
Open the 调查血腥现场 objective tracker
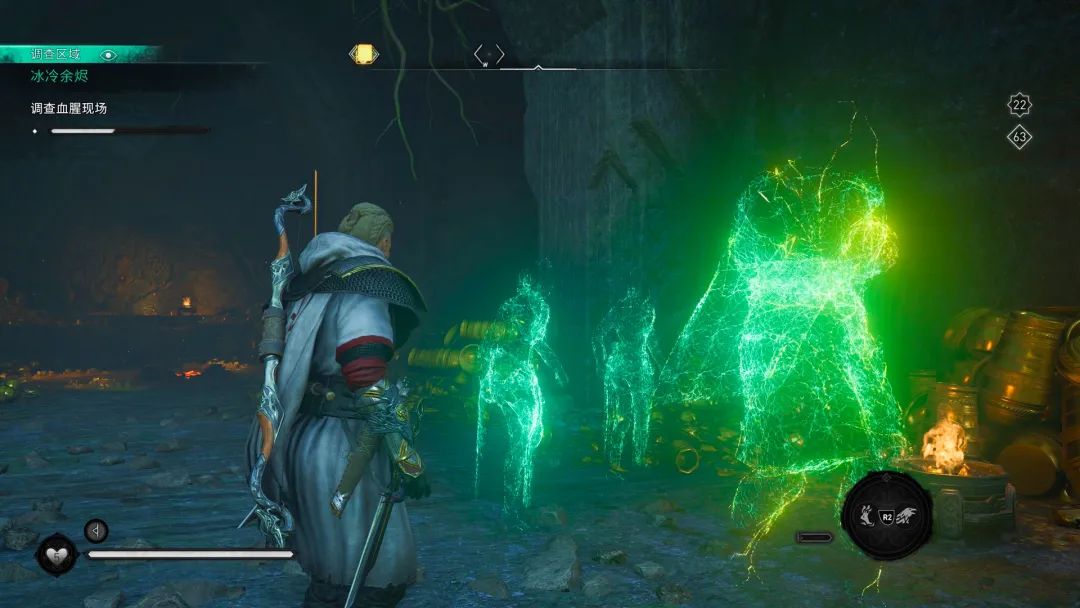[68, 108]
